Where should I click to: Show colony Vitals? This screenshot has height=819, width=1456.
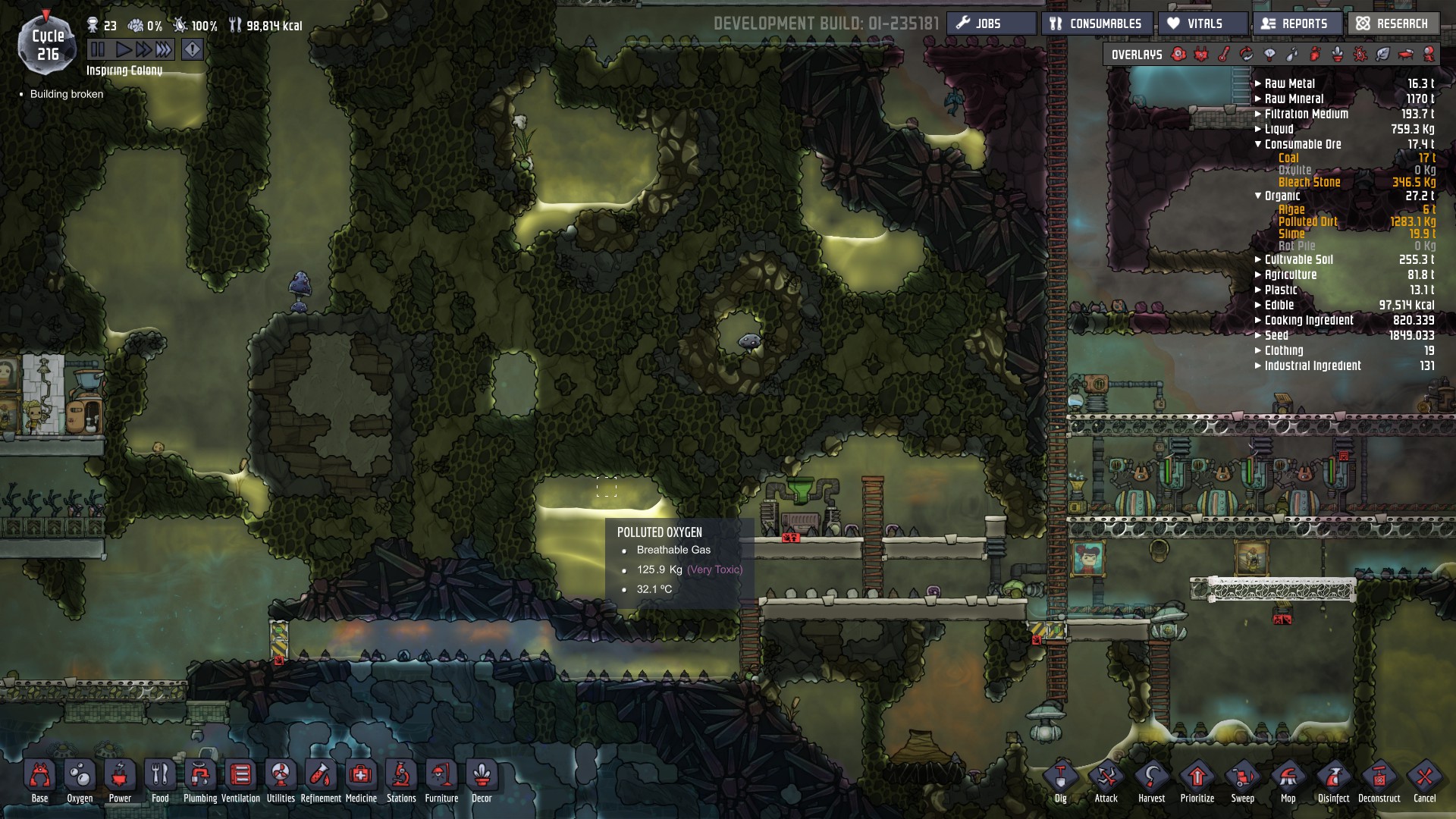[x=1203, y=24]
